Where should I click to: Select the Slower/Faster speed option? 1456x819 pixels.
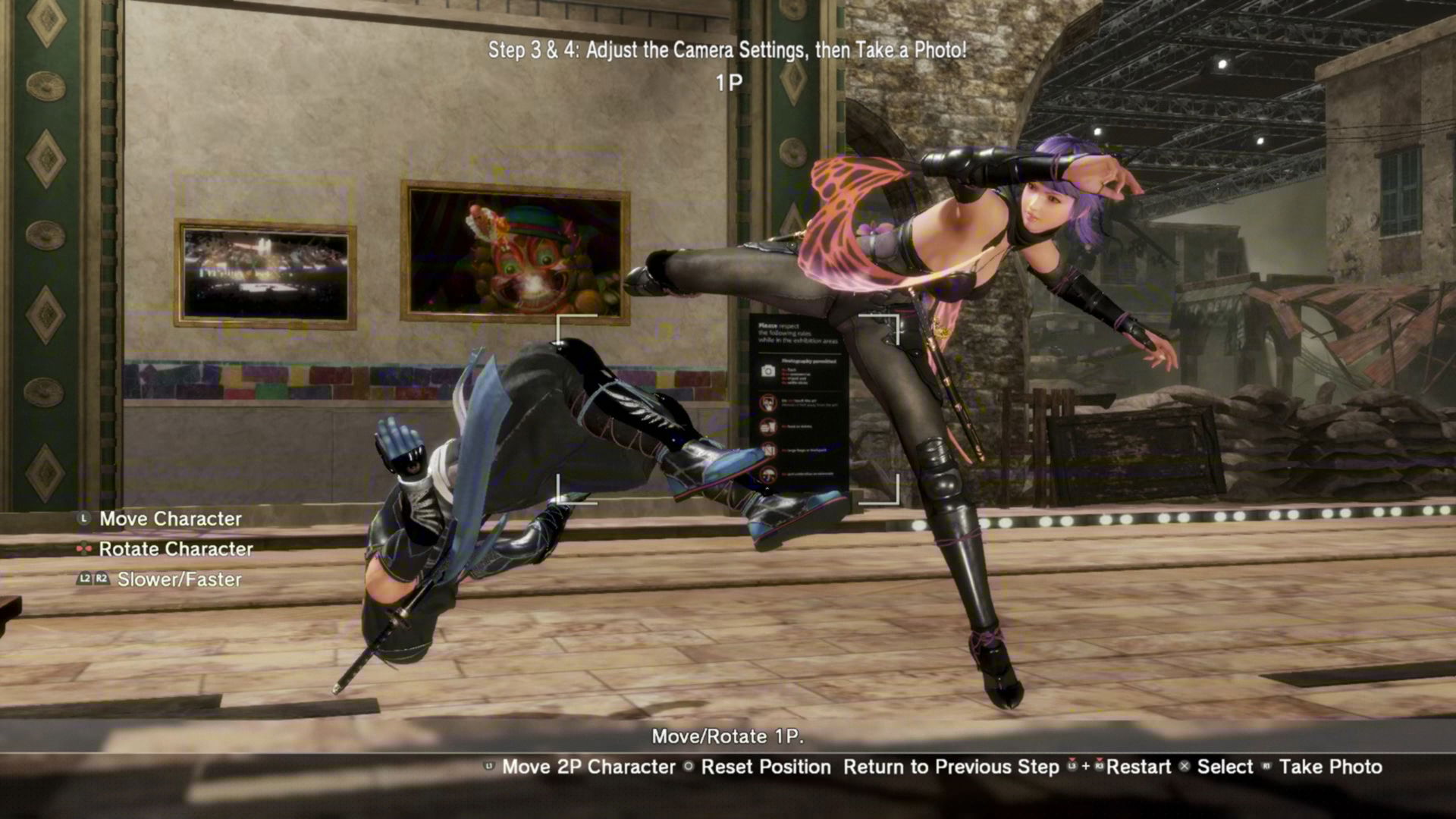179,579
